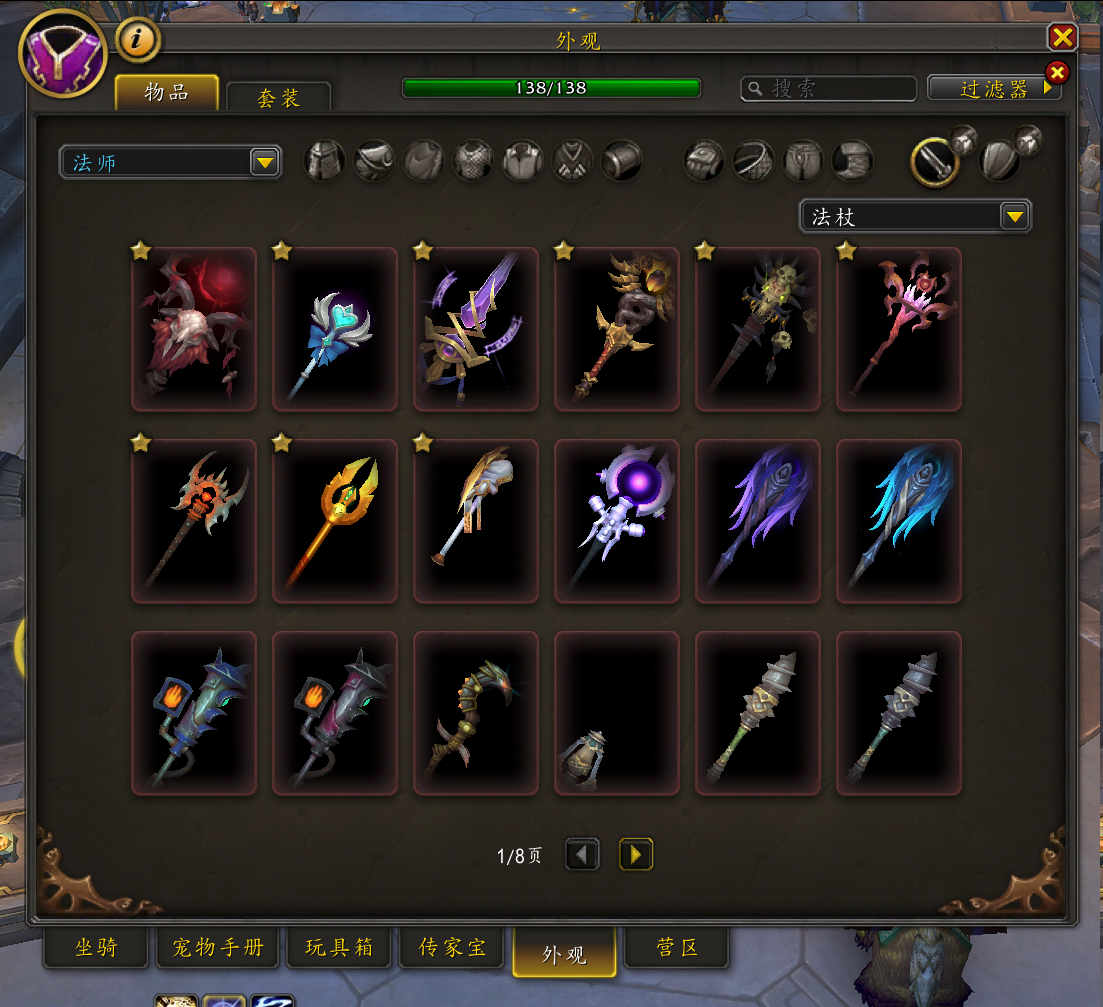Switch to the 营区 tab
1103x1007 pixels.
tap(677, 948)
